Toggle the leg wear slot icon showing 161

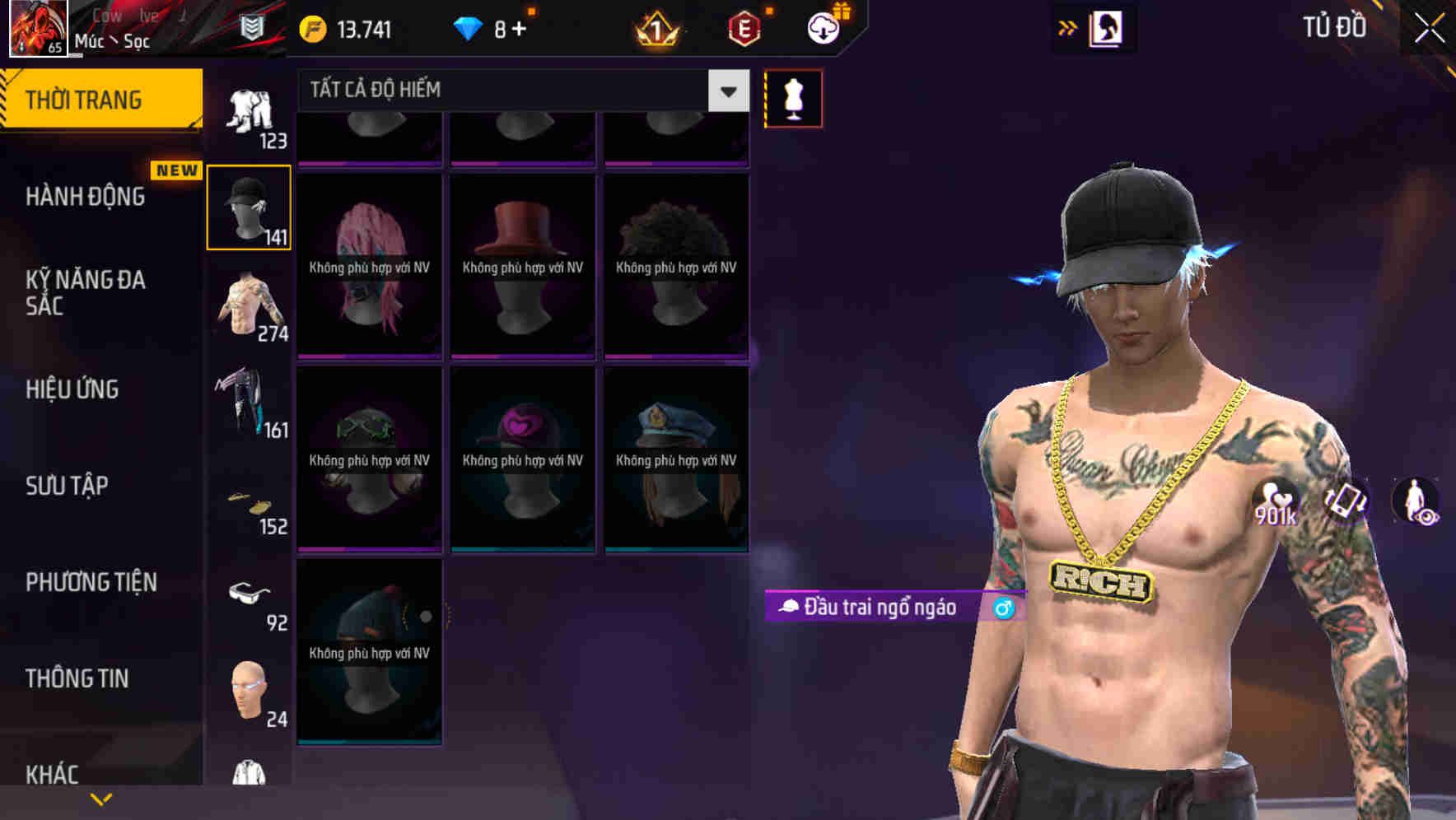coord(247,403)
